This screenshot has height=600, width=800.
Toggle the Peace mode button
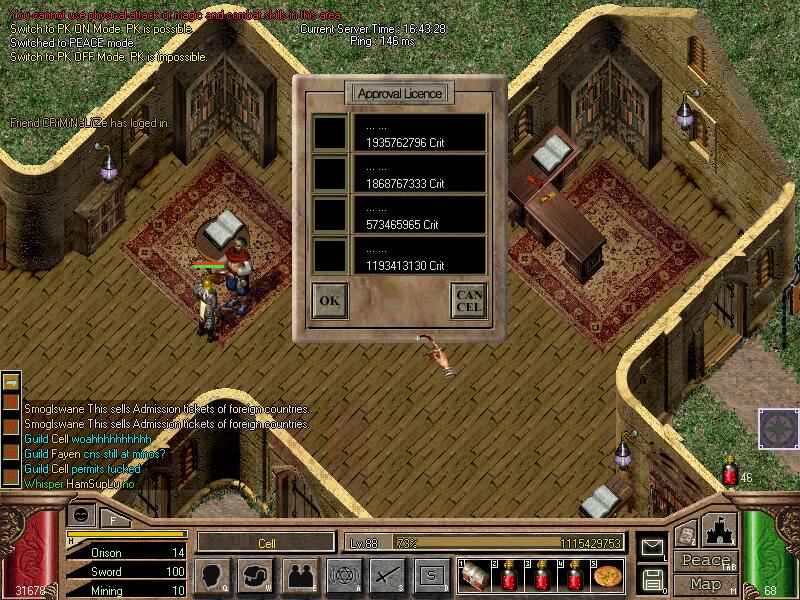705,561
